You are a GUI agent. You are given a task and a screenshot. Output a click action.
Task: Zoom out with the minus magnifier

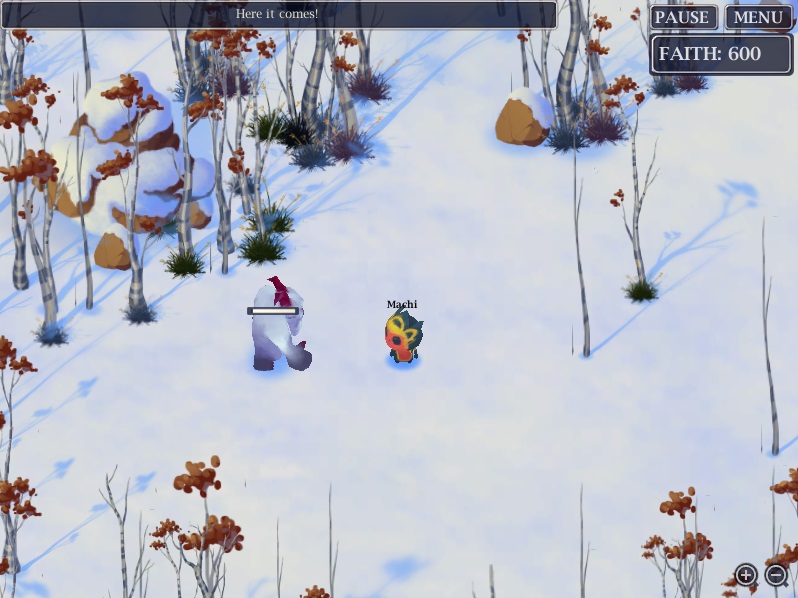[776, 574]
